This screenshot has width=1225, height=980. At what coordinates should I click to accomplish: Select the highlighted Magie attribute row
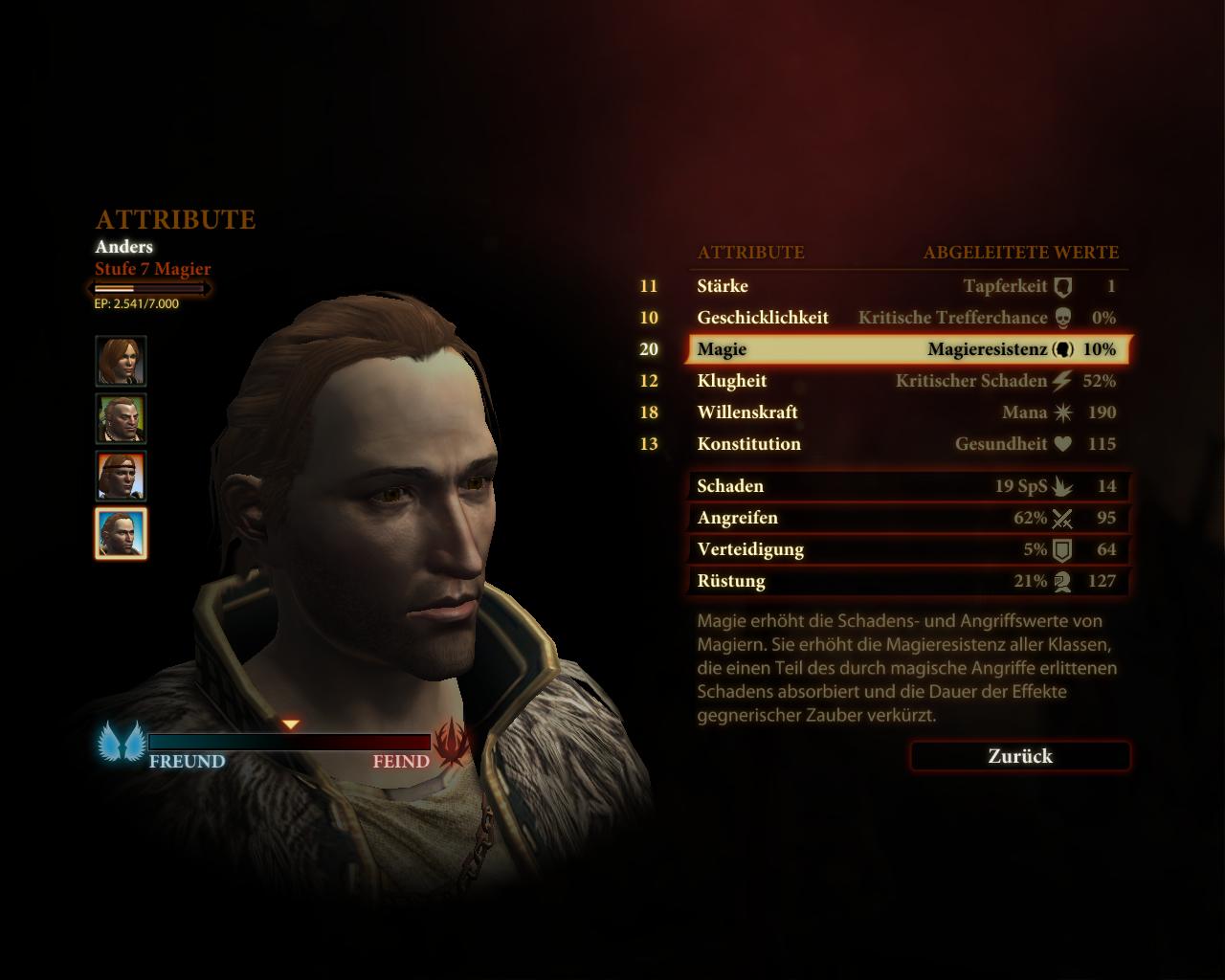click(906, 349)
